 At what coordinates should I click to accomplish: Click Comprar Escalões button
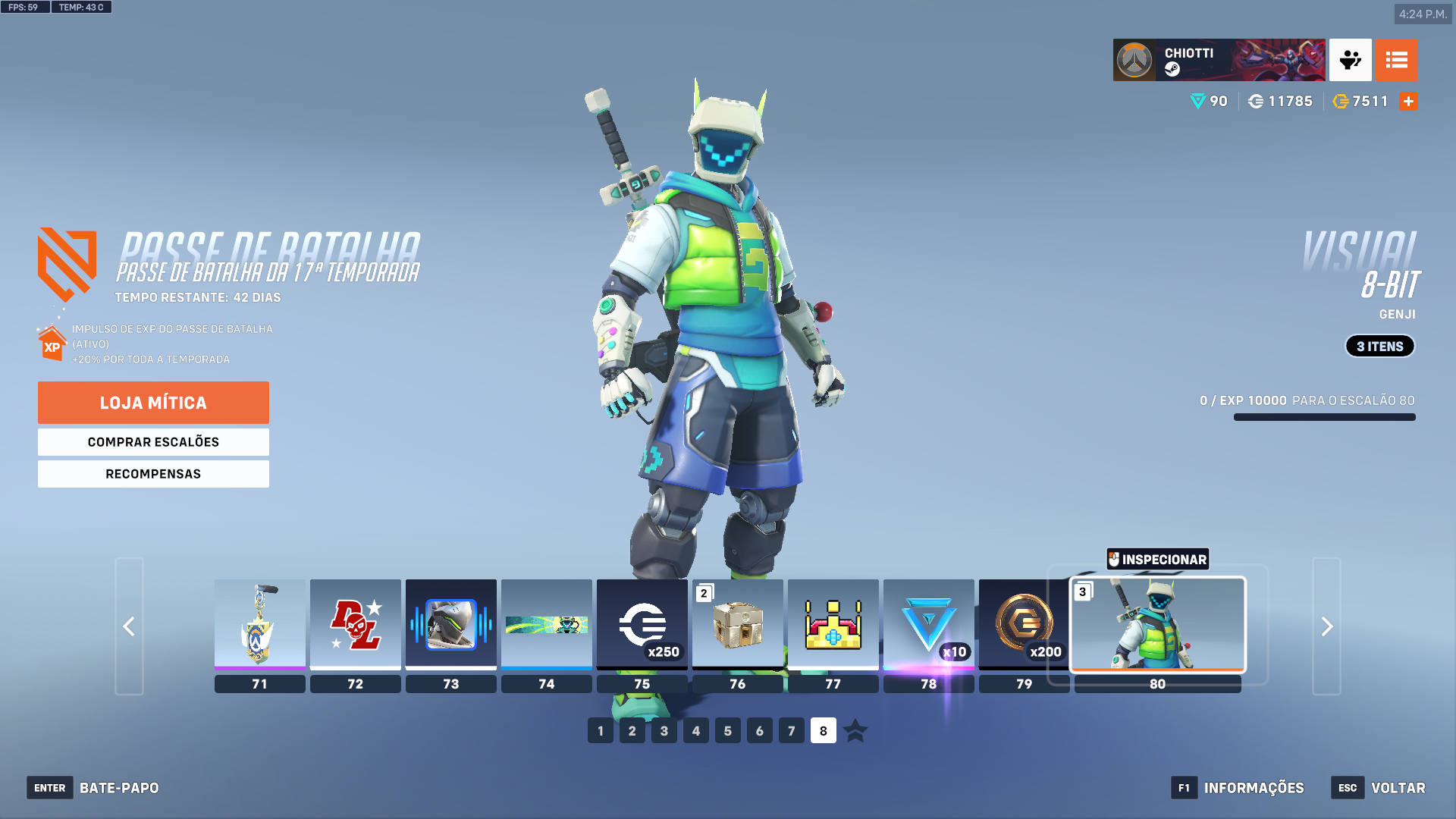153,442
